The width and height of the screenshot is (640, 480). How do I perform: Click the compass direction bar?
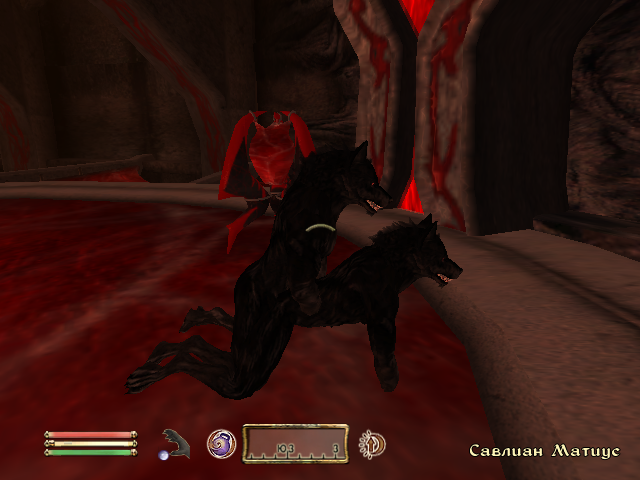pos(296,443)
